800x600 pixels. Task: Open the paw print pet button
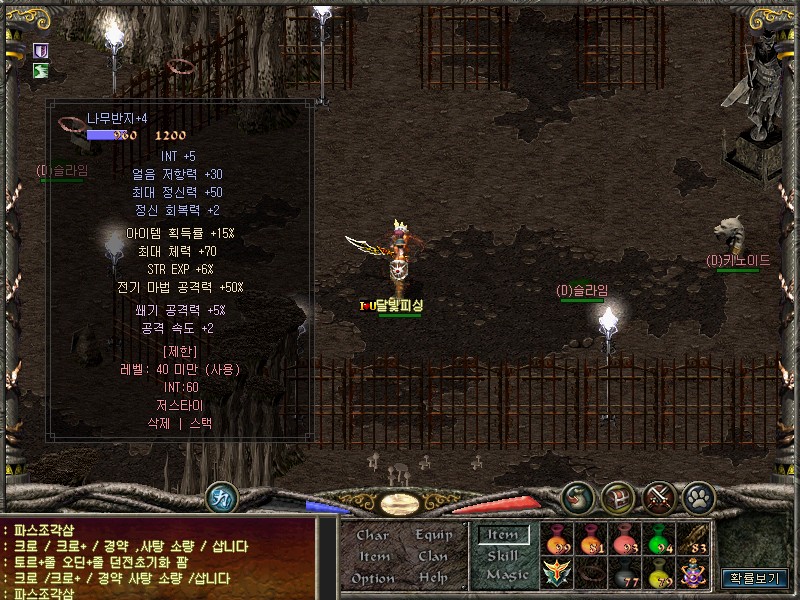click(698, 497)
